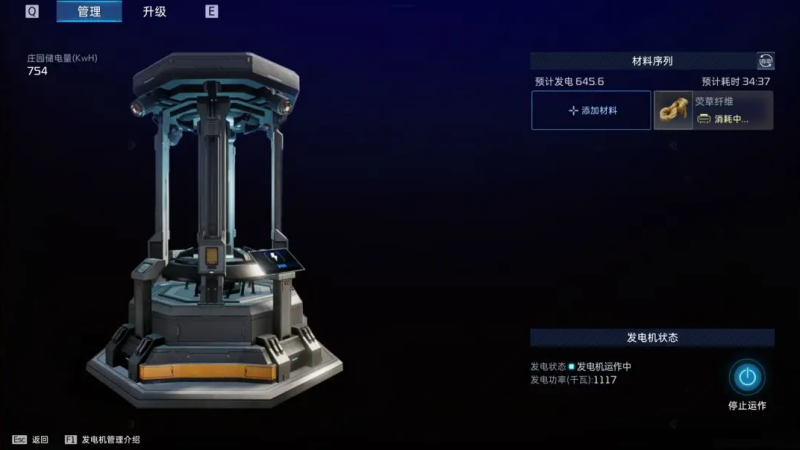Activate the 停止运作 power button
Screen dimensions: 800x450
point(746,377)
